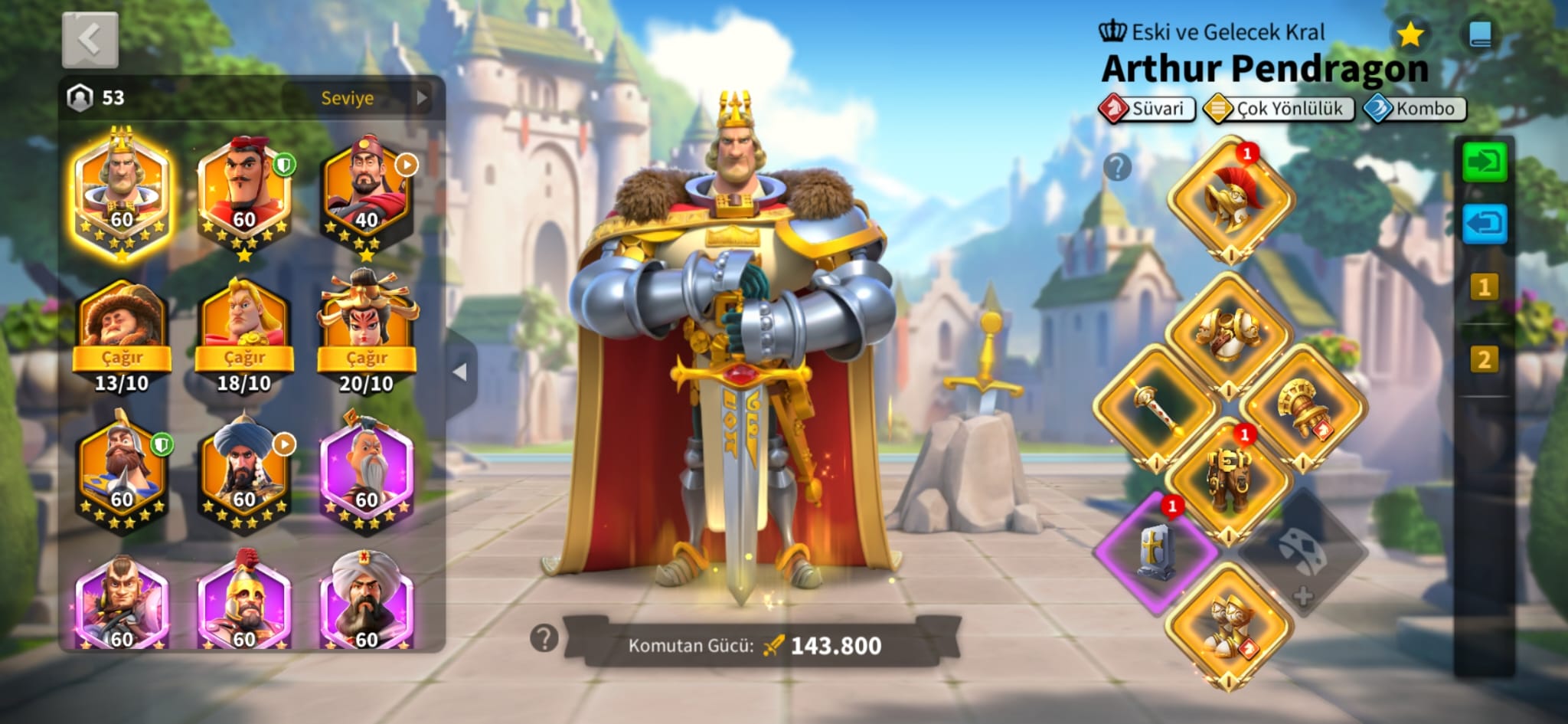The image size is (1568, 724).
Task: Summon the commander with 20/10 sculptures
Action: (x=367, y=358)
